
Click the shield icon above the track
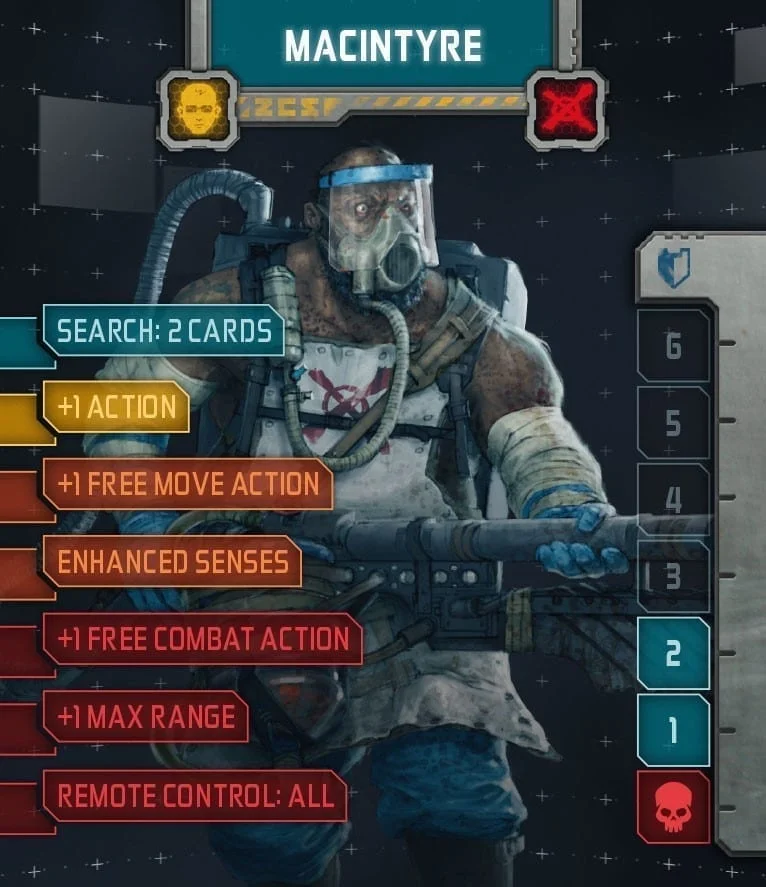pos(673,269)
